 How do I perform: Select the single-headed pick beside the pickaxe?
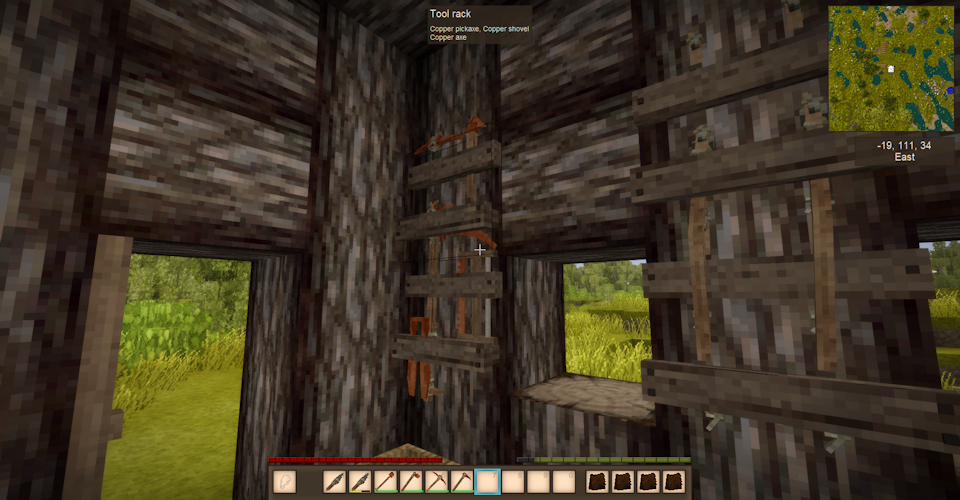coord(461,482)
